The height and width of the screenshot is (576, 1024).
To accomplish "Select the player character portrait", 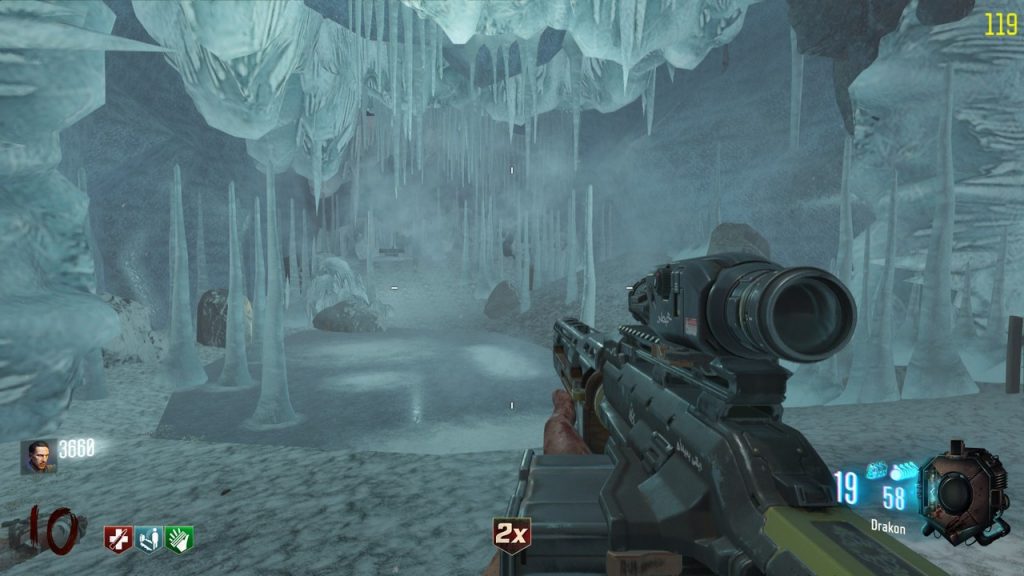I will pos(38,457).
